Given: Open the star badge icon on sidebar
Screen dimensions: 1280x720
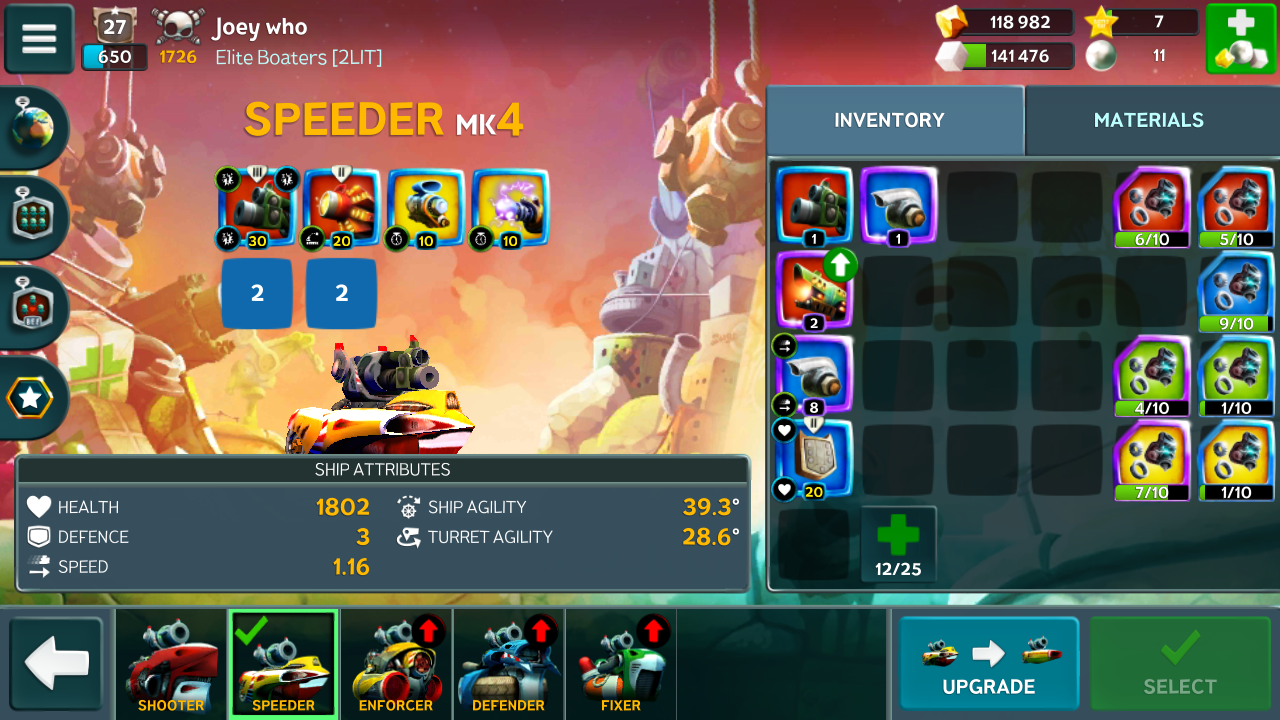Looking at the screenshot, I should tap(31, 398).
